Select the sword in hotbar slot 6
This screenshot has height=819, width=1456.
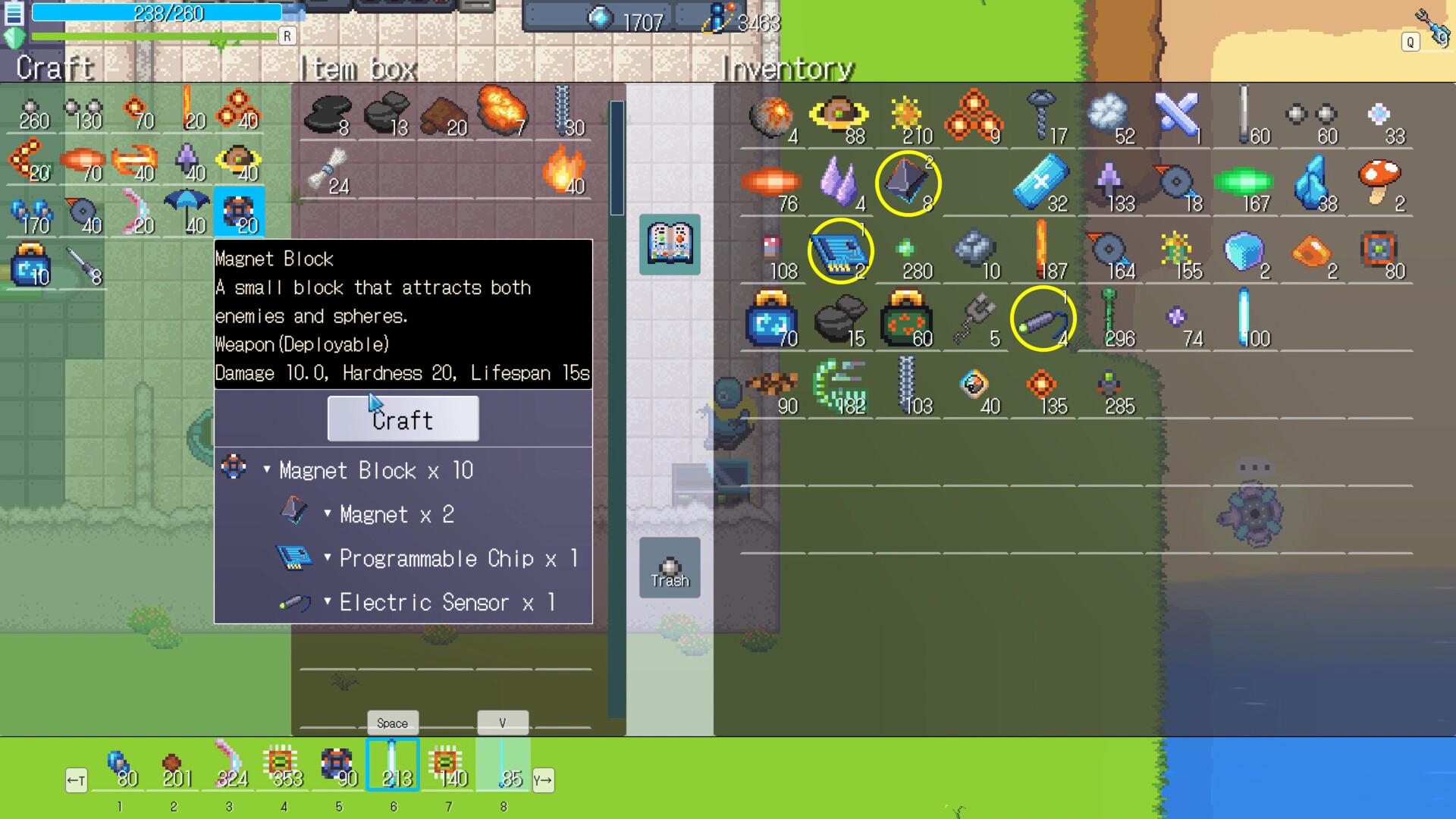[x=393, y=764]
